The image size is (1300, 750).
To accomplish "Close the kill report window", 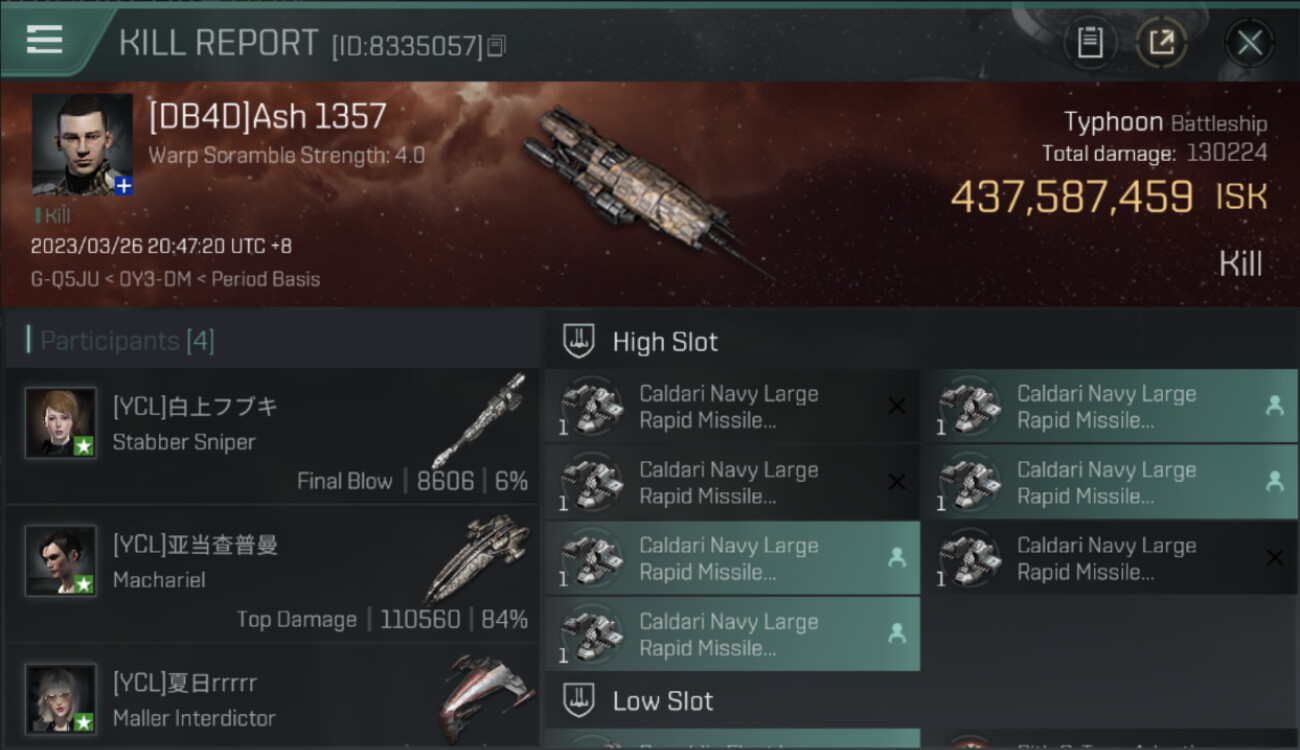I will point(1249,43).
